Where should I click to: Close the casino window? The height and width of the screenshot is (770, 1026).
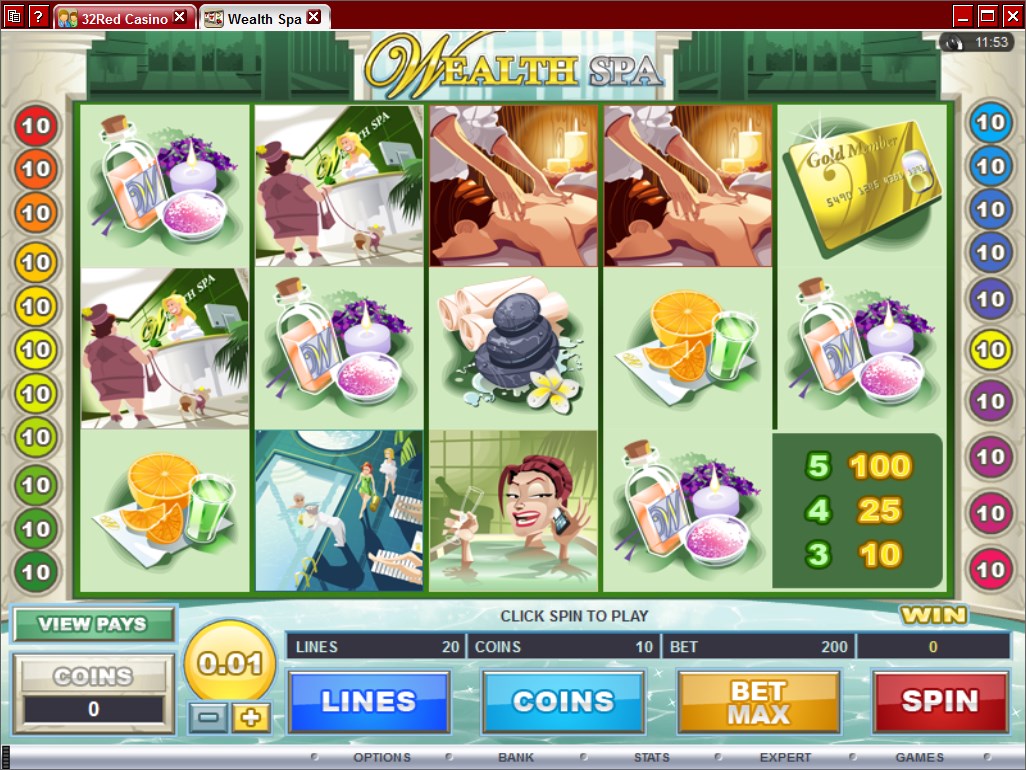1011,15
